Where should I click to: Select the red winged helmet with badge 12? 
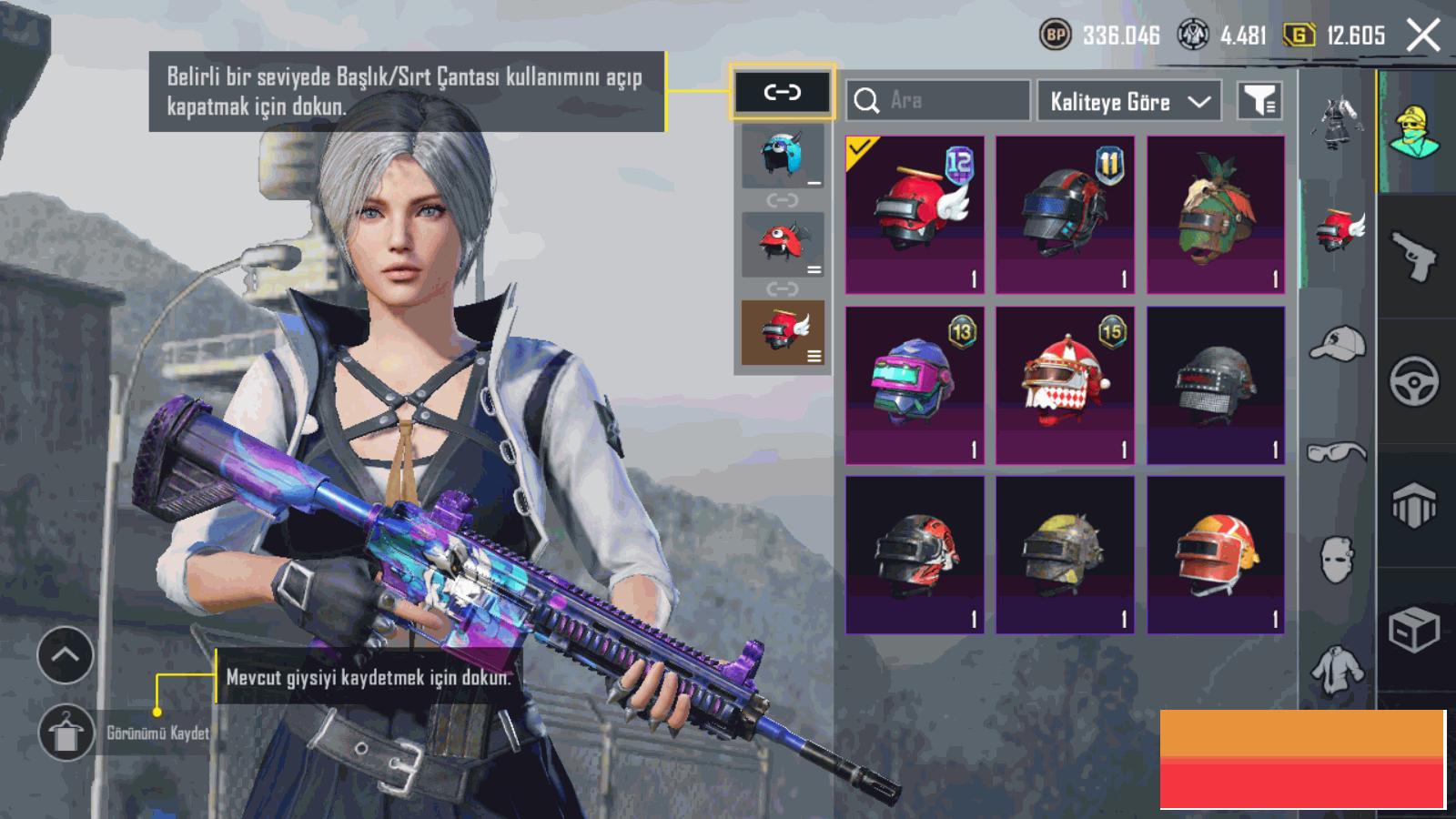point(915,215)
